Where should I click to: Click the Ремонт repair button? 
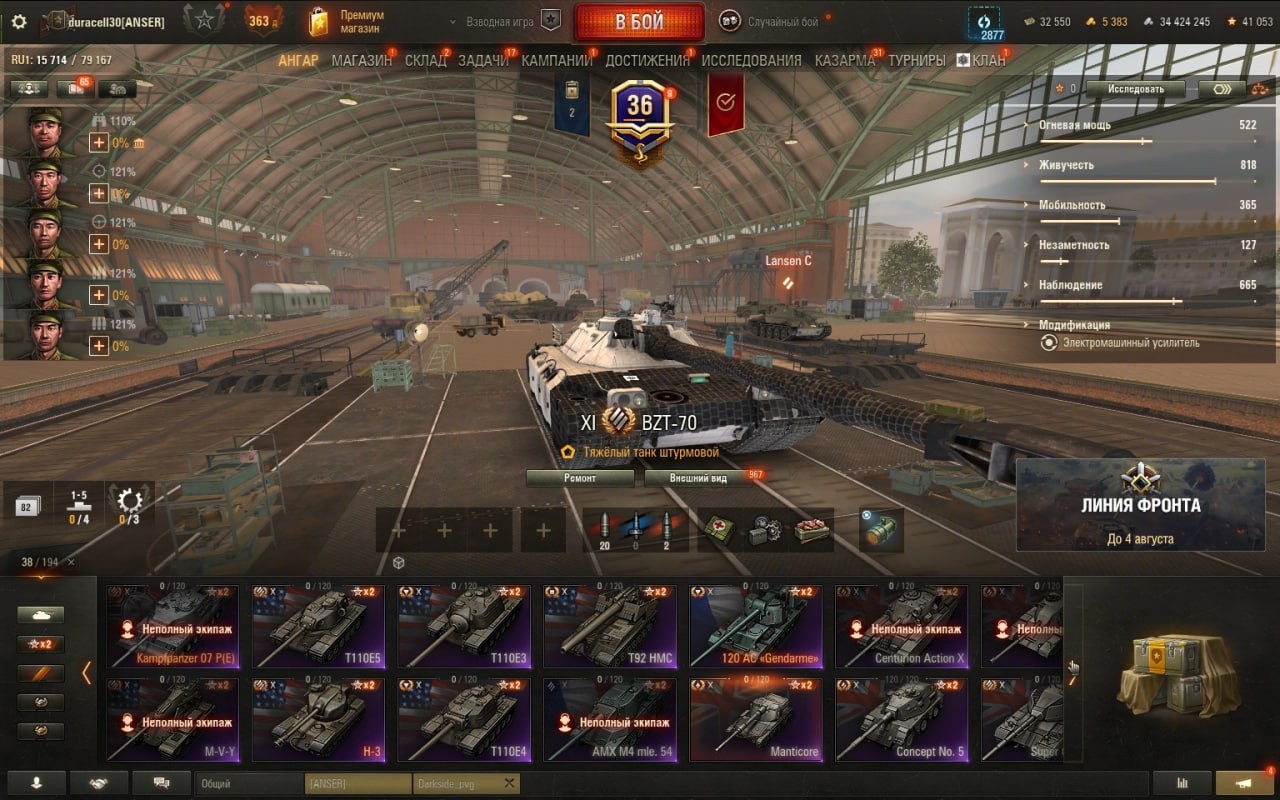tap(580, 478)
